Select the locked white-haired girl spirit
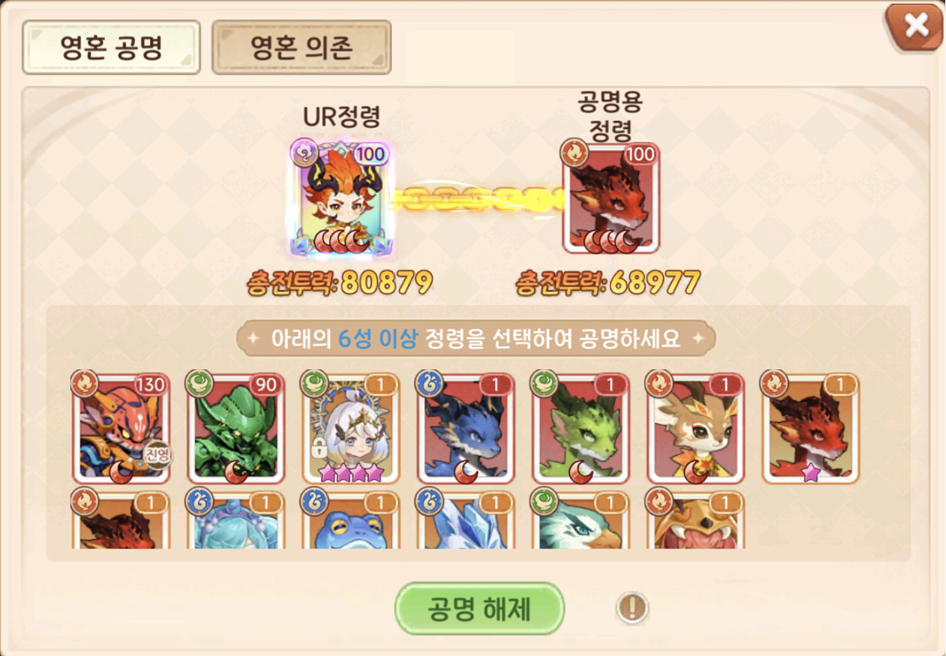 click(351, 429)
